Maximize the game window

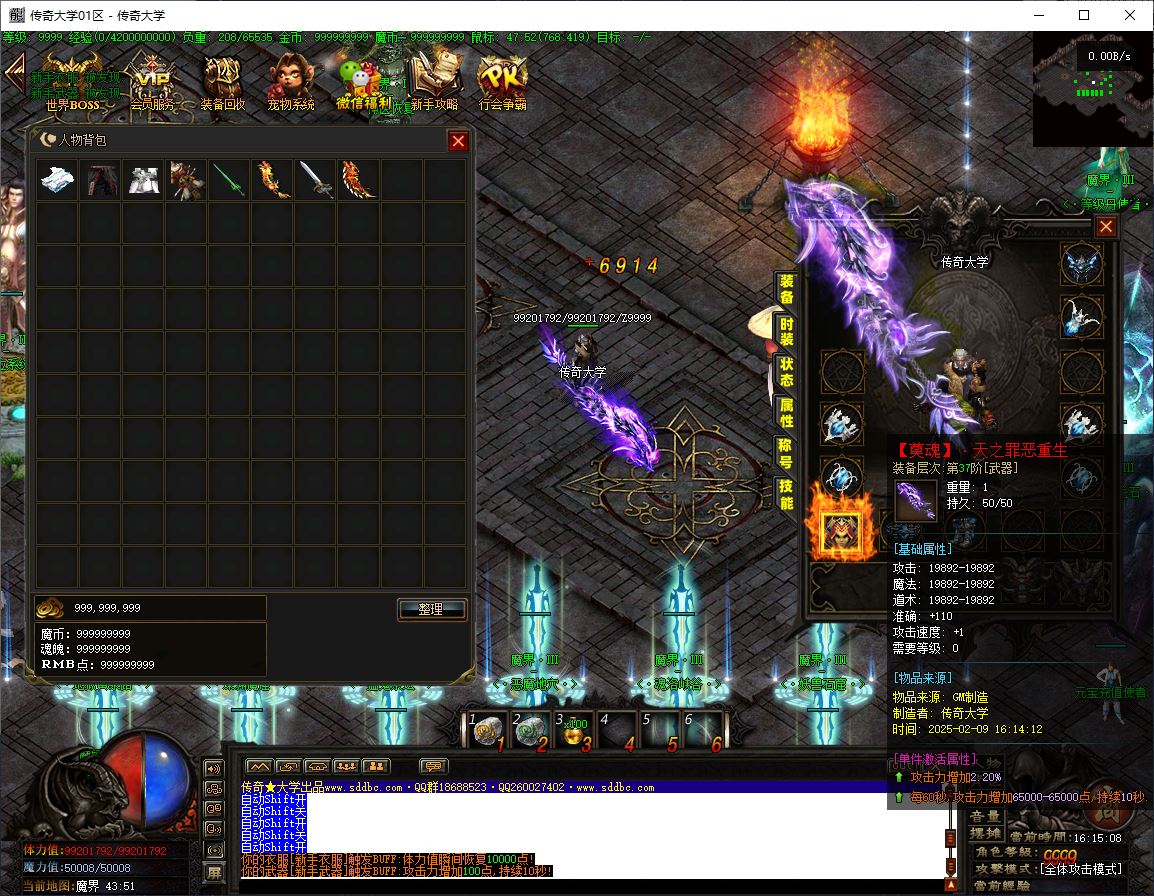point(1084,15)
